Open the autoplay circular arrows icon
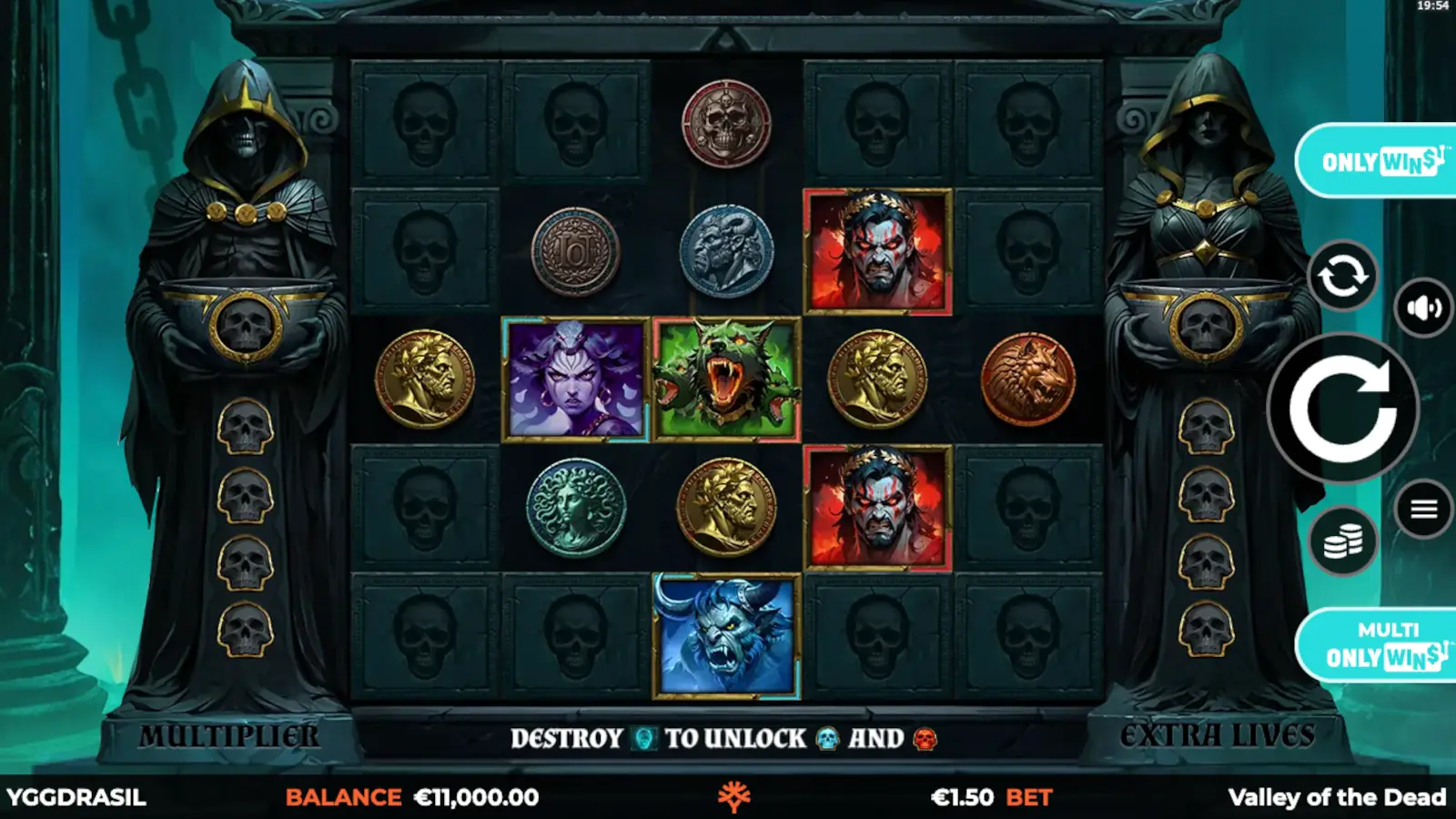 pos(1342,275)
